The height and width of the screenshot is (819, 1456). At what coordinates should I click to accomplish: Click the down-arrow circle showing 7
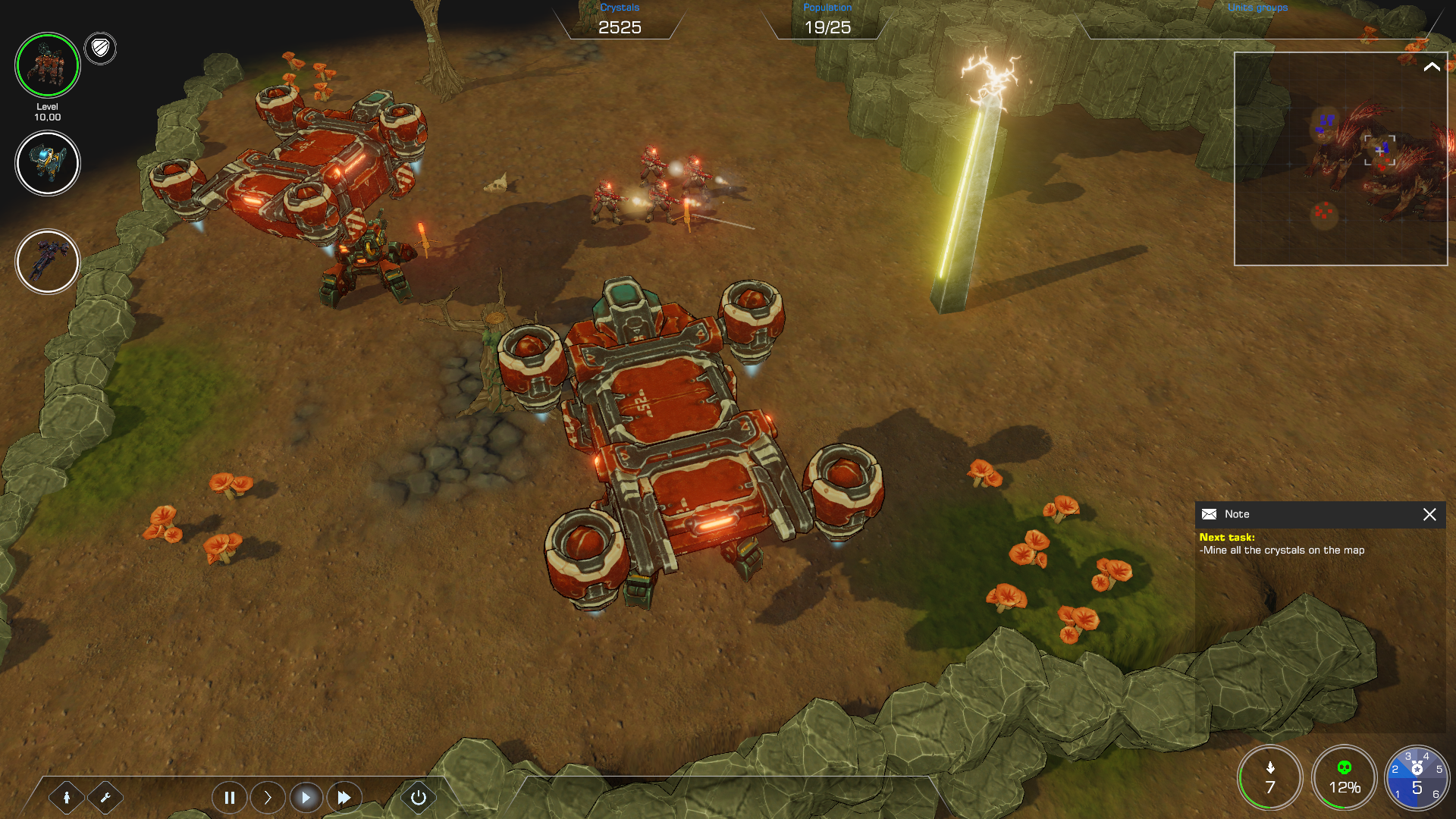pyautogui.click(x=1270, y=778)
